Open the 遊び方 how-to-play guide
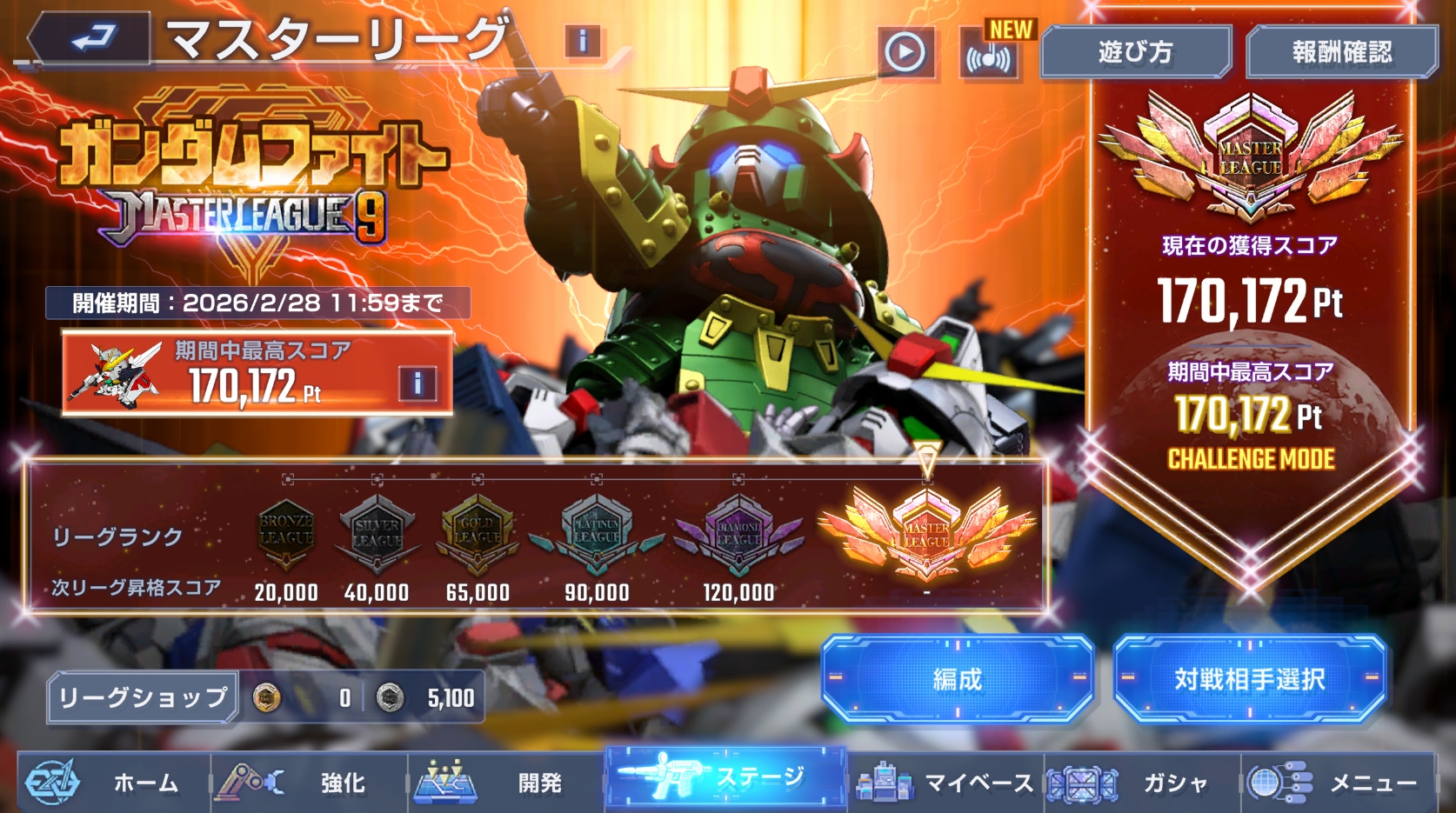1456x813 pixels. click(1135, 53)
